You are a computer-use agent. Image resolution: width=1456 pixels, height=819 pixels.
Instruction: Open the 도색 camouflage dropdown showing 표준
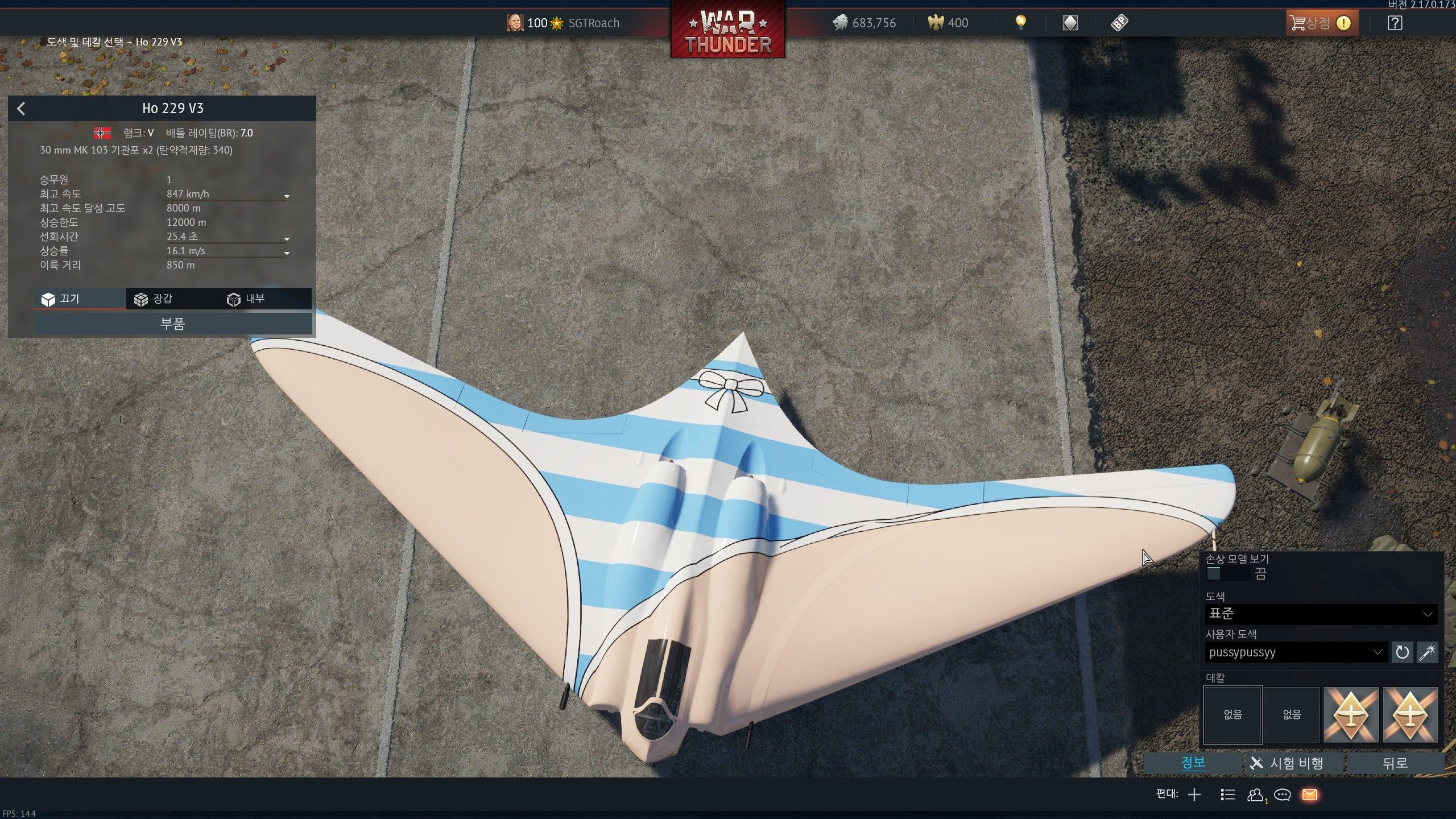click(x=1321, y=614)
